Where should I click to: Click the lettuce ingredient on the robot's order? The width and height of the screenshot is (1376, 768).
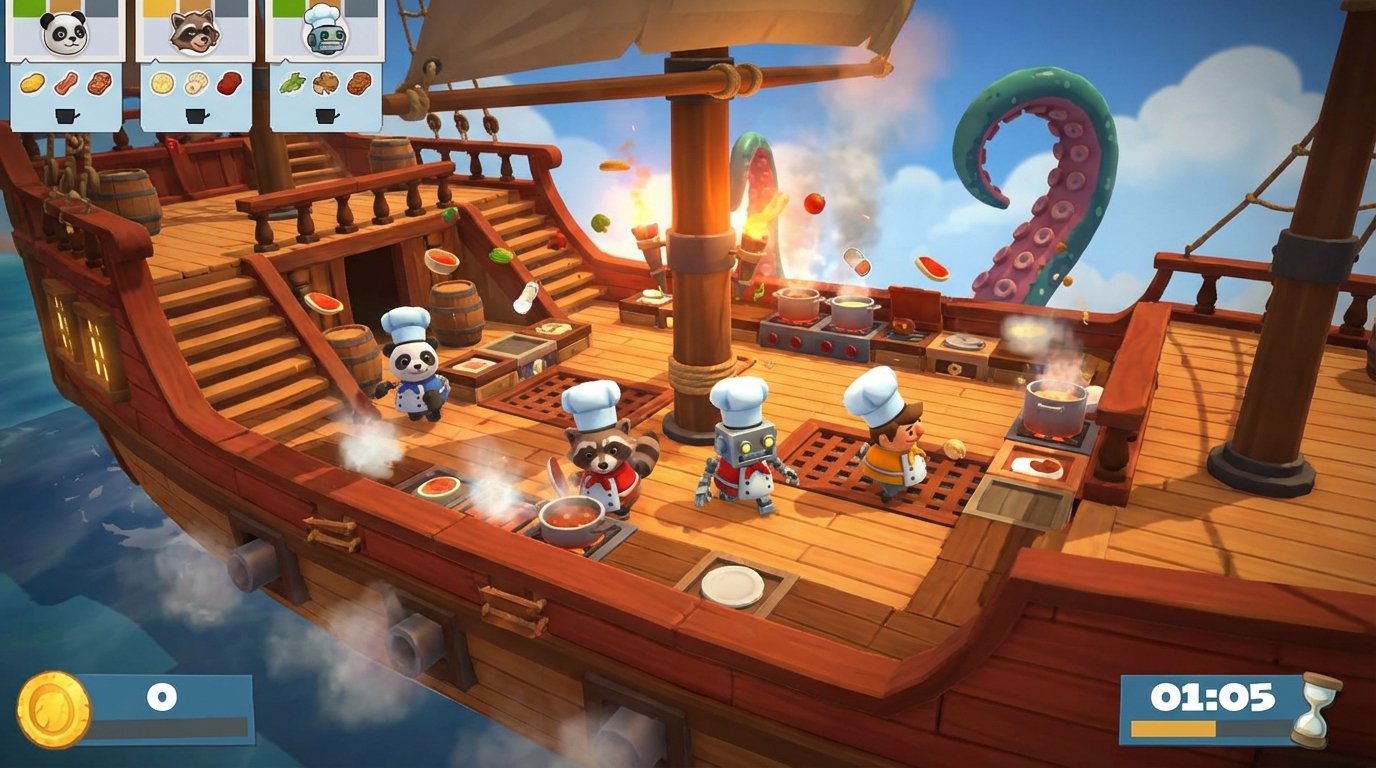pyautogui.click(x=291, y=84)
